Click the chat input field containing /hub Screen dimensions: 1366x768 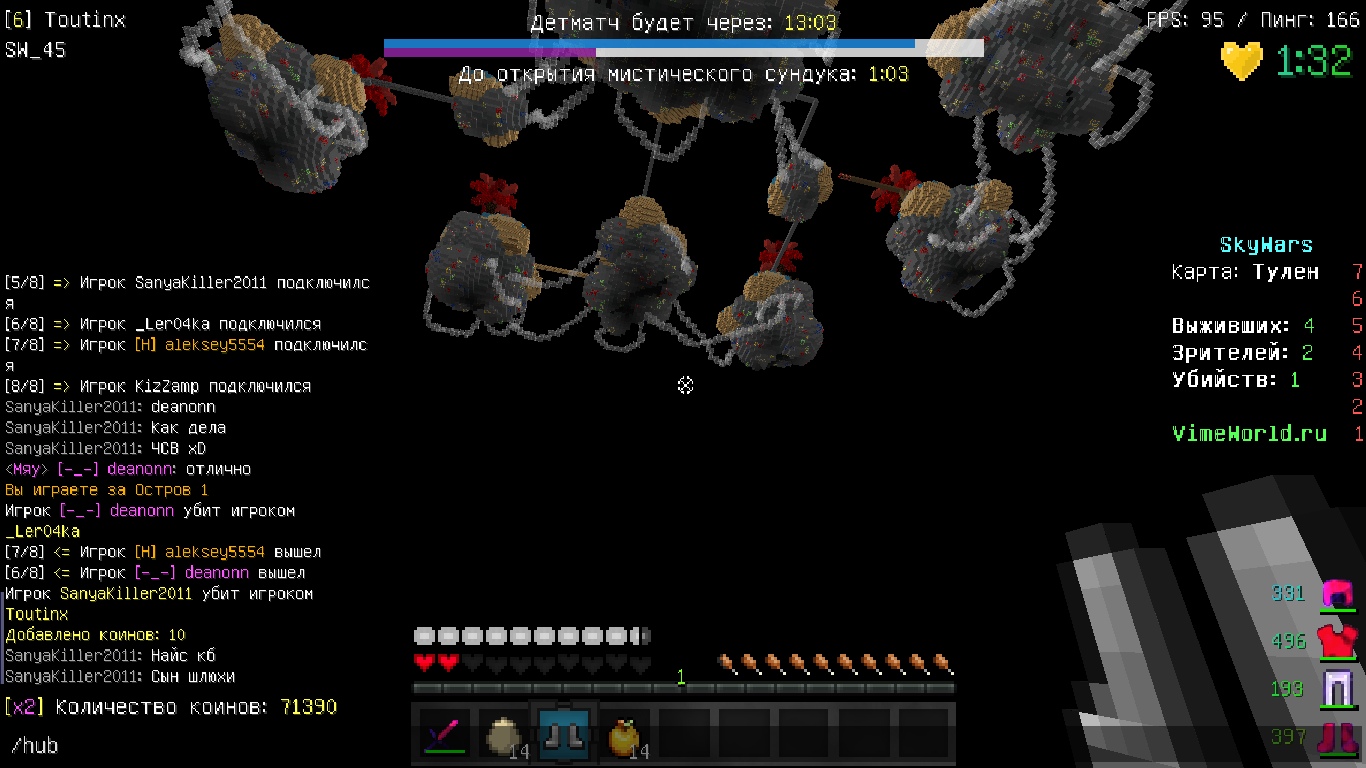[200, 746]
